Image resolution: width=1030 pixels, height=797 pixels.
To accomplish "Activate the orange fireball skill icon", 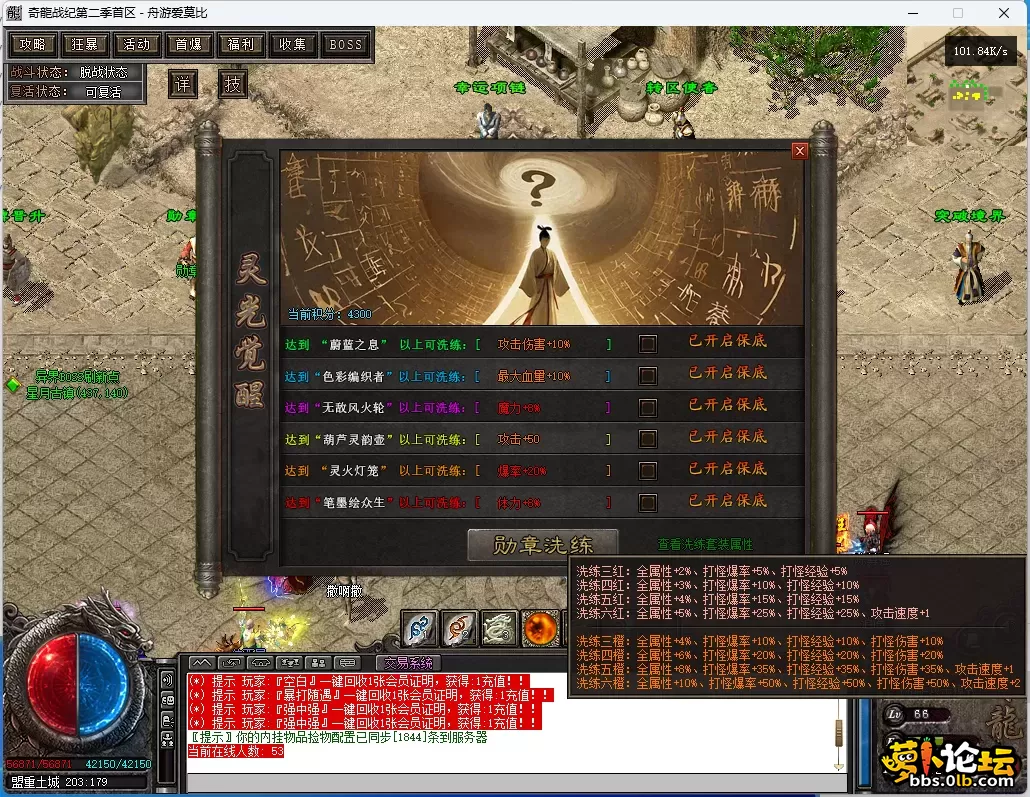I will (x=541, y=628).
